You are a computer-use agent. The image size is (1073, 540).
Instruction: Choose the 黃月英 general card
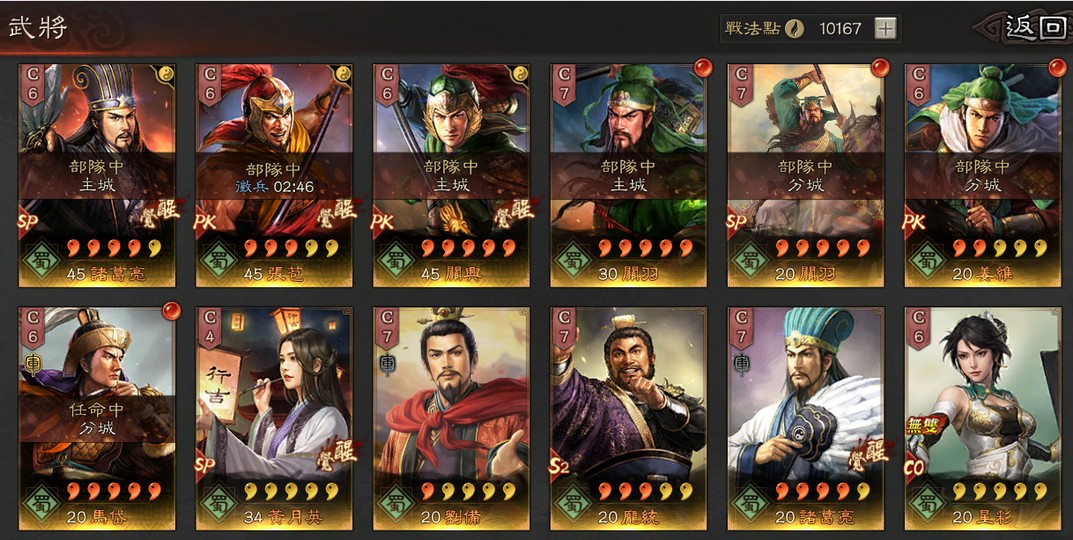pyautogui.click(x=274, y=418)
